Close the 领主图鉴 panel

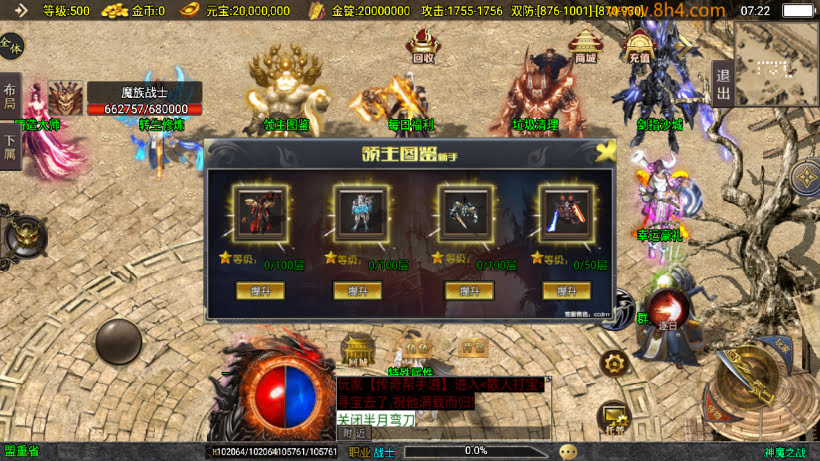click(x=603, y=152)
